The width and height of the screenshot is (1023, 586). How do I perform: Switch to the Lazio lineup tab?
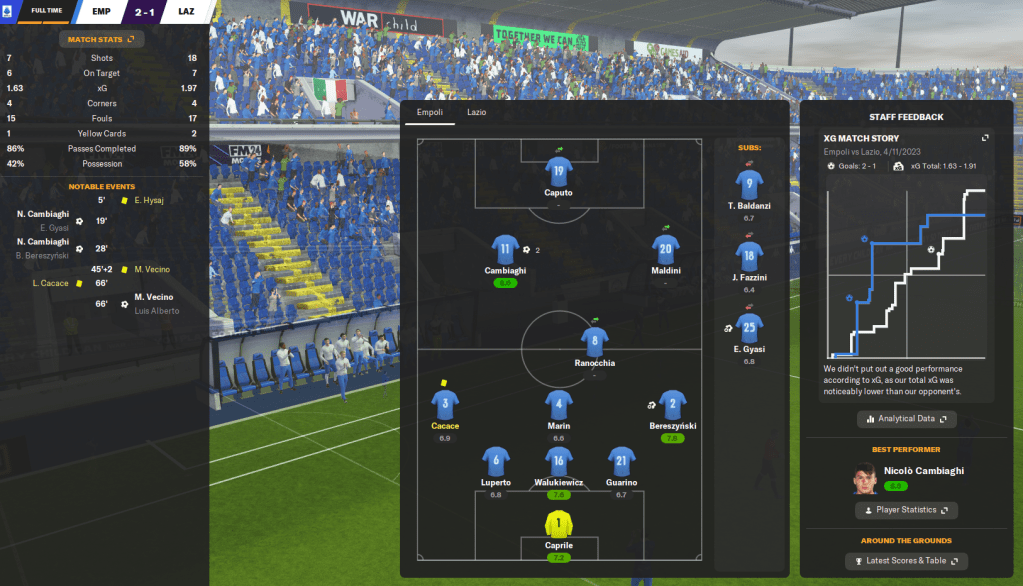[x=476, y=113]
